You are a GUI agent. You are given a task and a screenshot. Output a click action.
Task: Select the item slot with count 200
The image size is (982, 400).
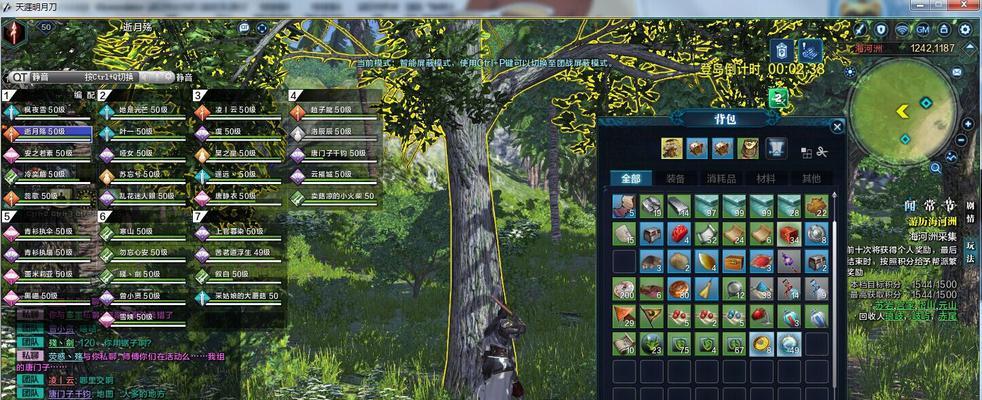(625, 289)
